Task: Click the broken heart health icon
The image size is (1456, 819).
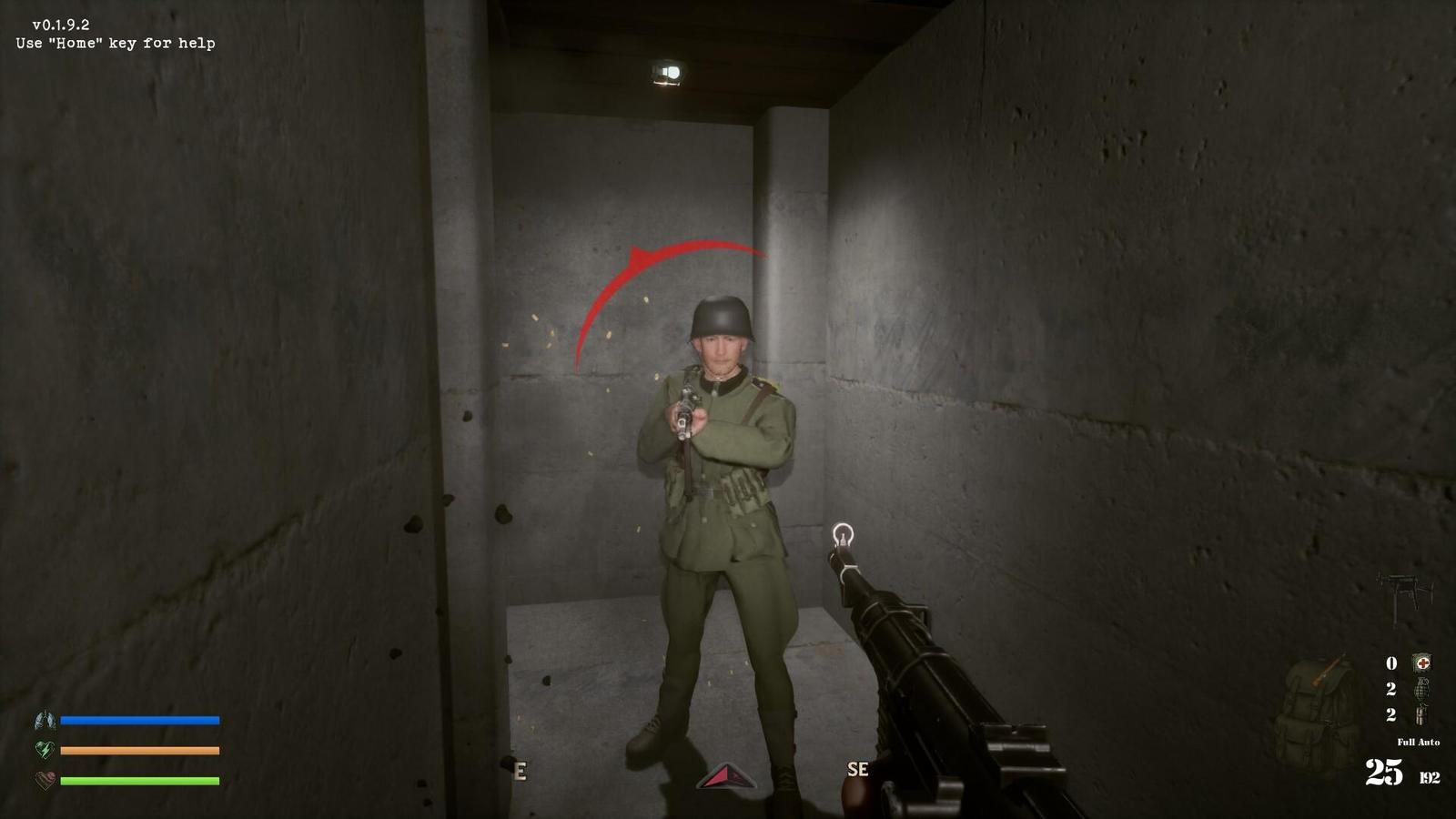Action: (44, 779)
